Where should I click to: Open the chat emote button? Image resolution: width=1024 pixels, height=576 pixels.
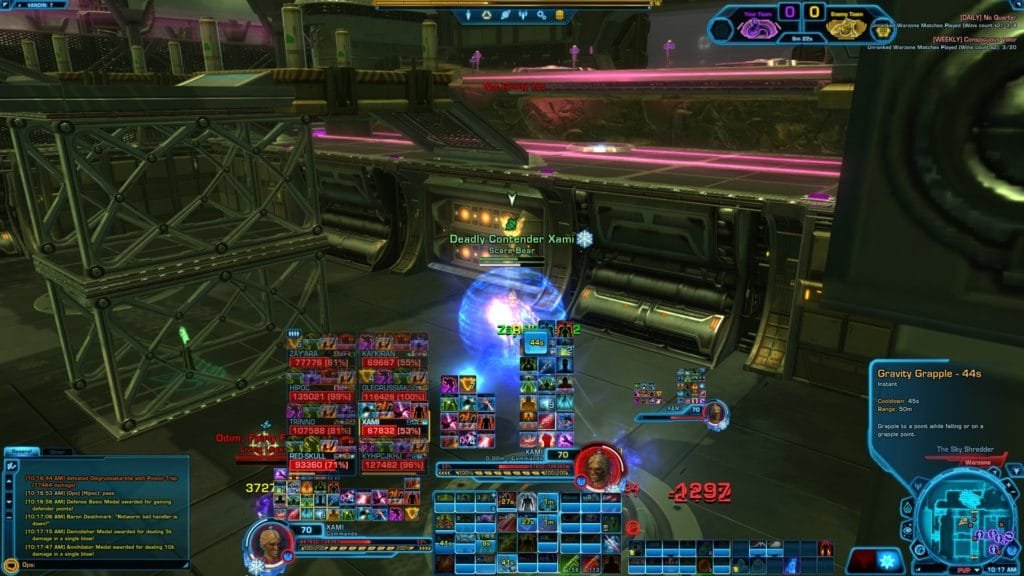(x=9, y=565)
